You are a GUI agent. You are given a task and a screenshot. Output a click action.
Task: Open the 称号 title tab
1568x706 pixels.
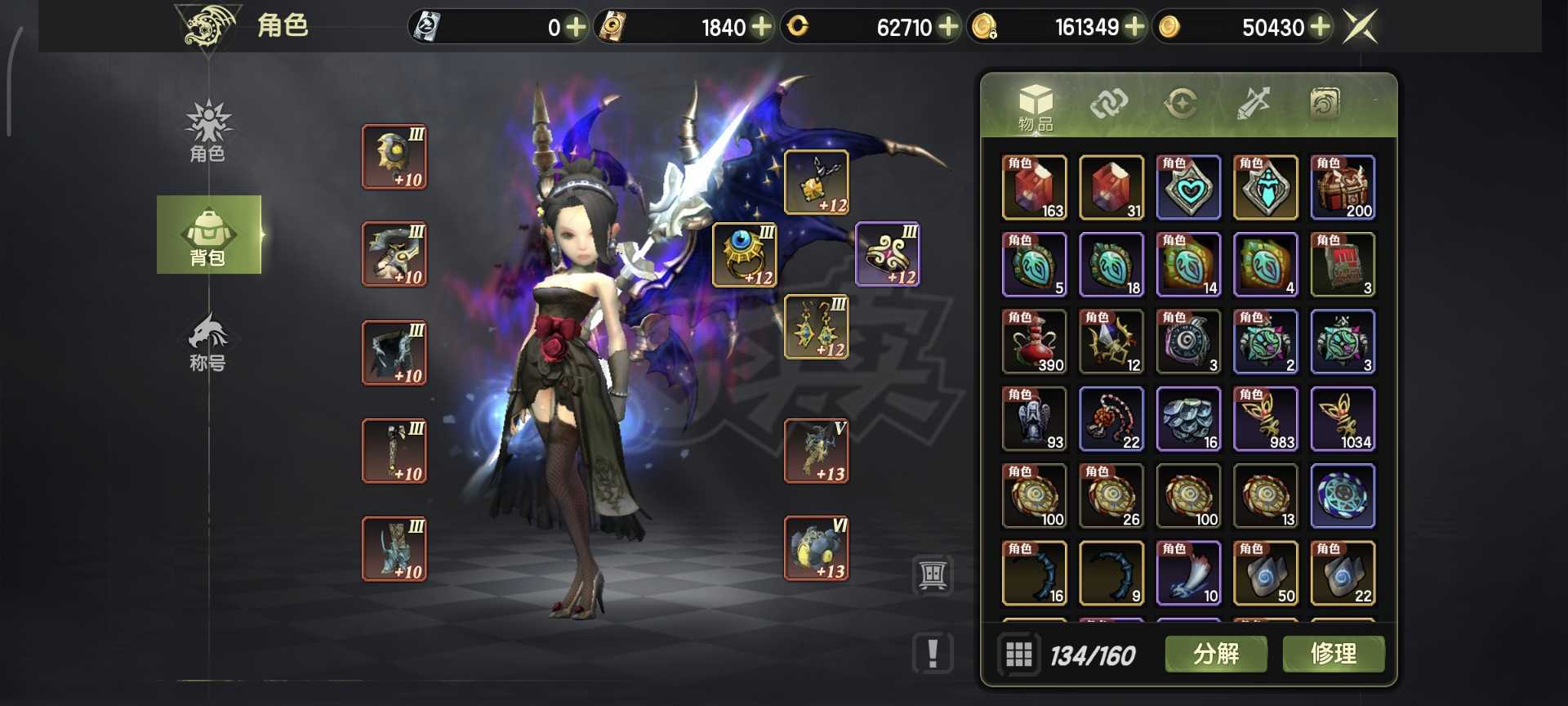pyautogui.click(x=207, y=342)
